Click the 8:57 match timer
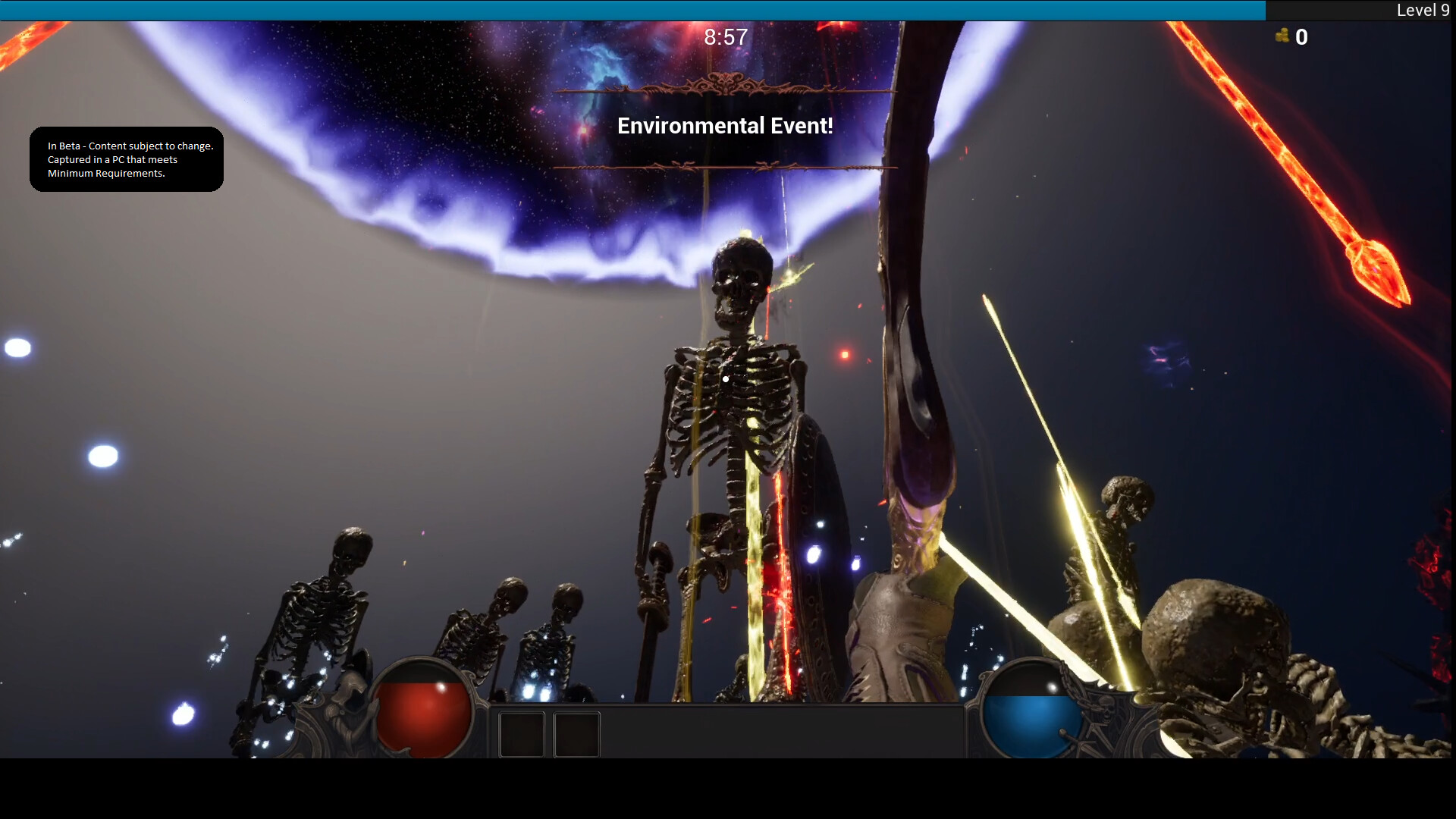The image size is (1456, 819). point(725,36)
